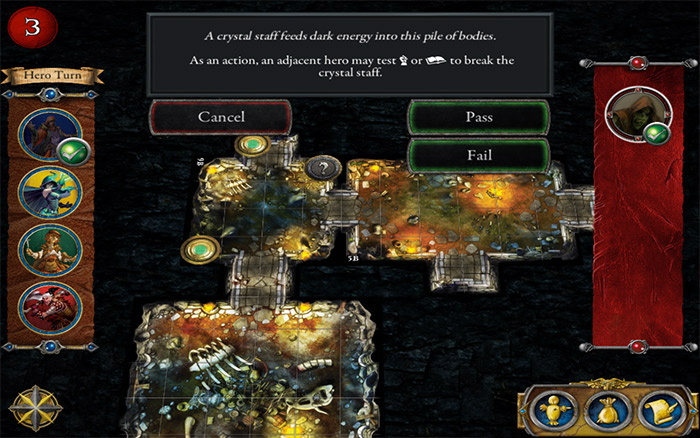Open the question mark search token
Image resolution: width=700 pixels, height=438 pixels.
pyautogui.click(x=321, y=168)
